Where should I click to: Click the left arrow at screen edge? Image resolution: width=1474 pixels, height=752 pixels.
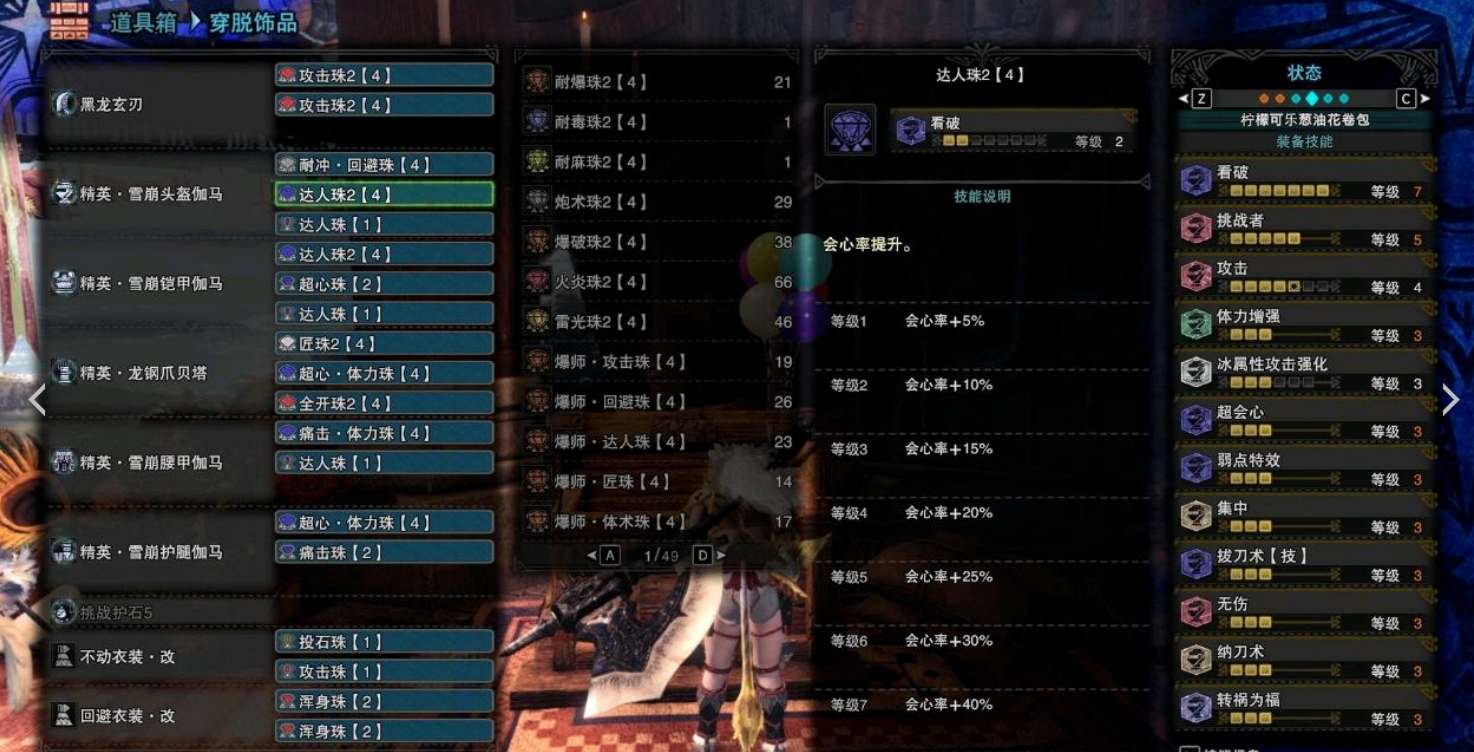pos(37,400)
